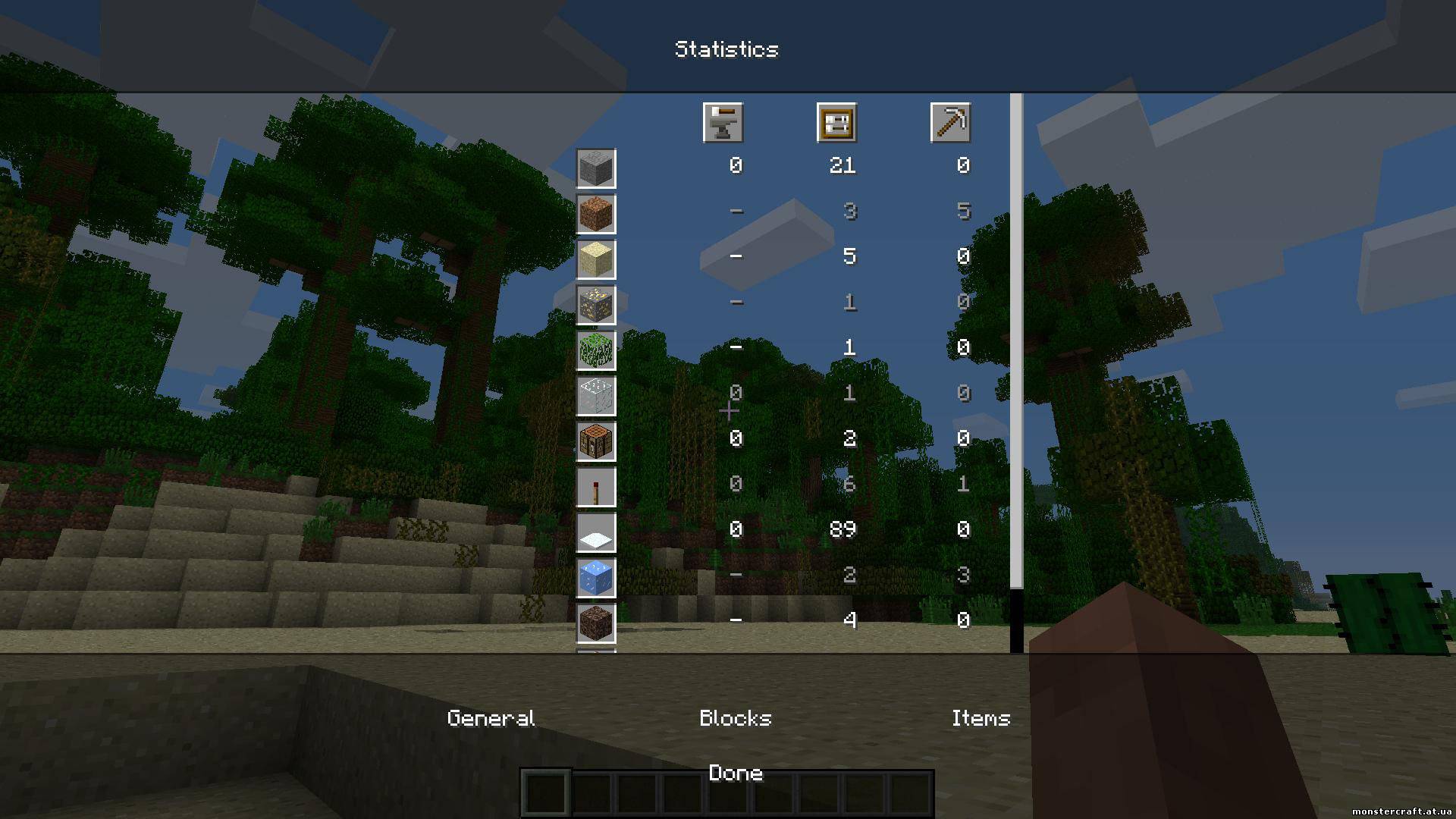Select the crafting table row icon
The width and height of the screenshot is (1456, 819).
[x=596, y=441]
